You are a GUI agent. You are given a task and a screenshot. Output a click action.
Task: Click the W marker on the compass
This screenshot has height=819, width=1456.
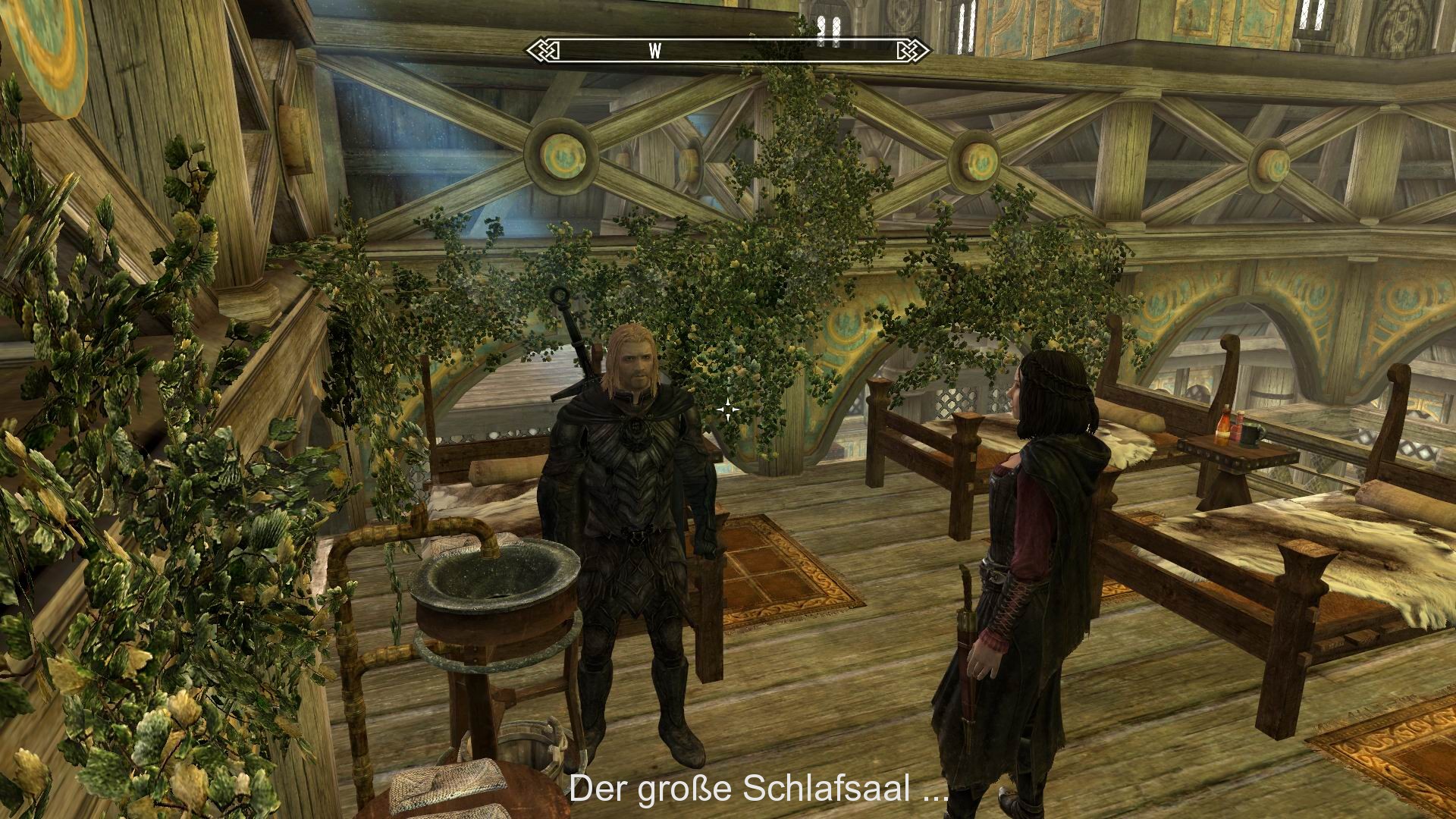tap(654, 50)
